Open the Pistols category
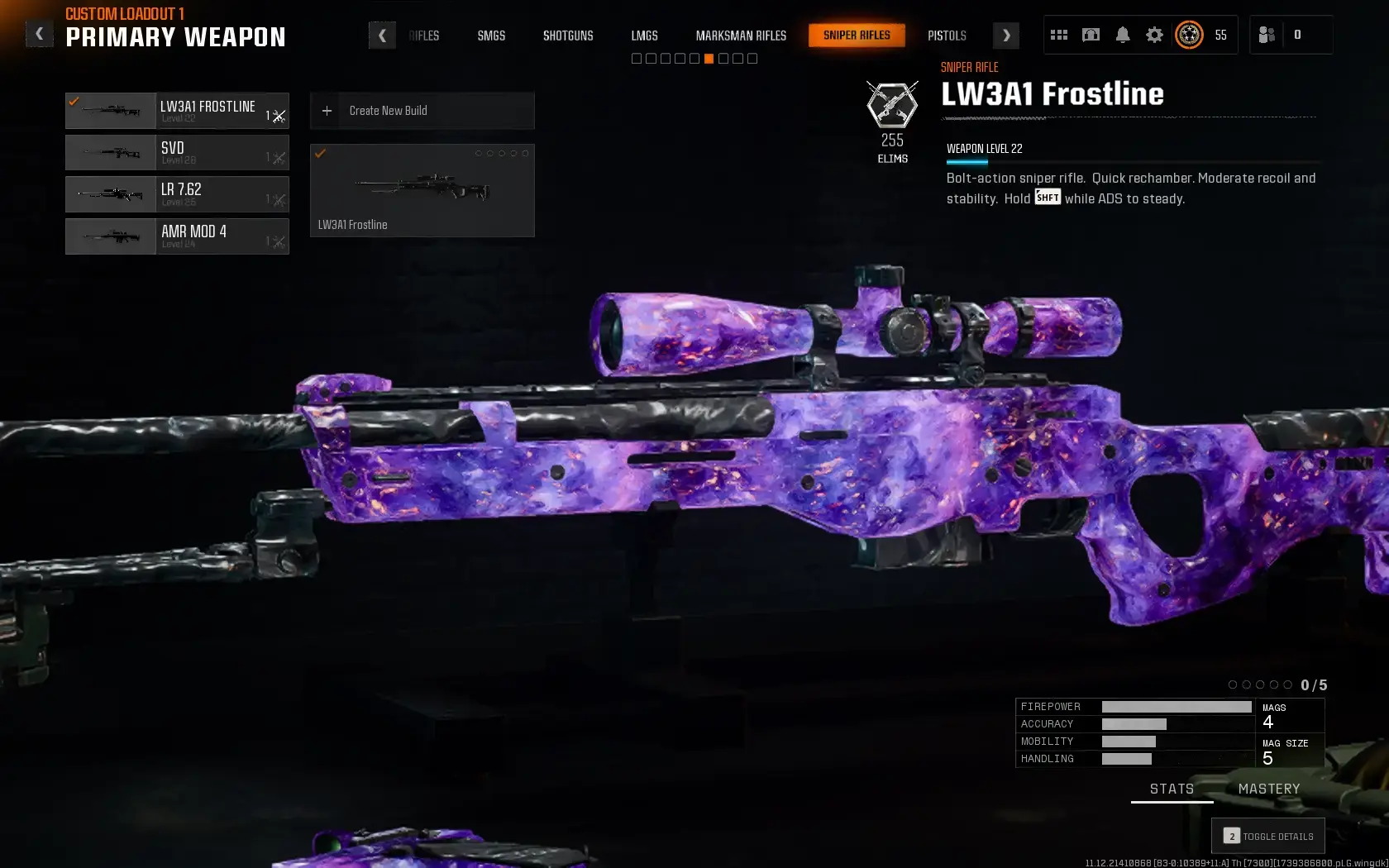 tap(946, 36)
